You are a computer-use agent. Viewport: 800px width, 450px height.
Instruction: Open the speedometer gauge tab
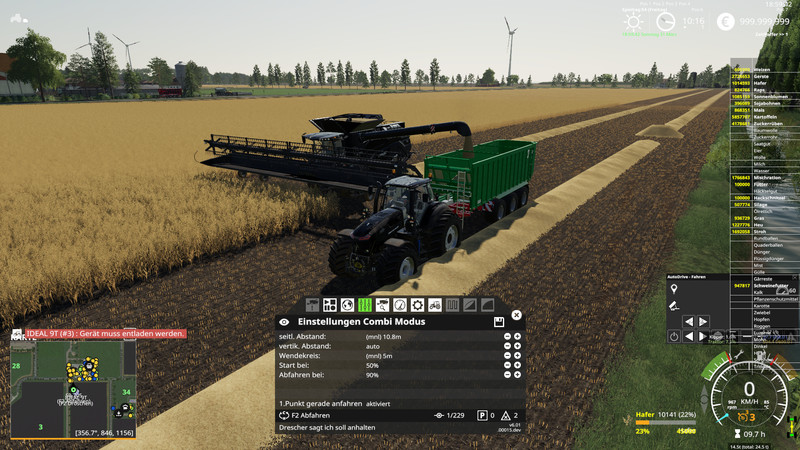400,304
